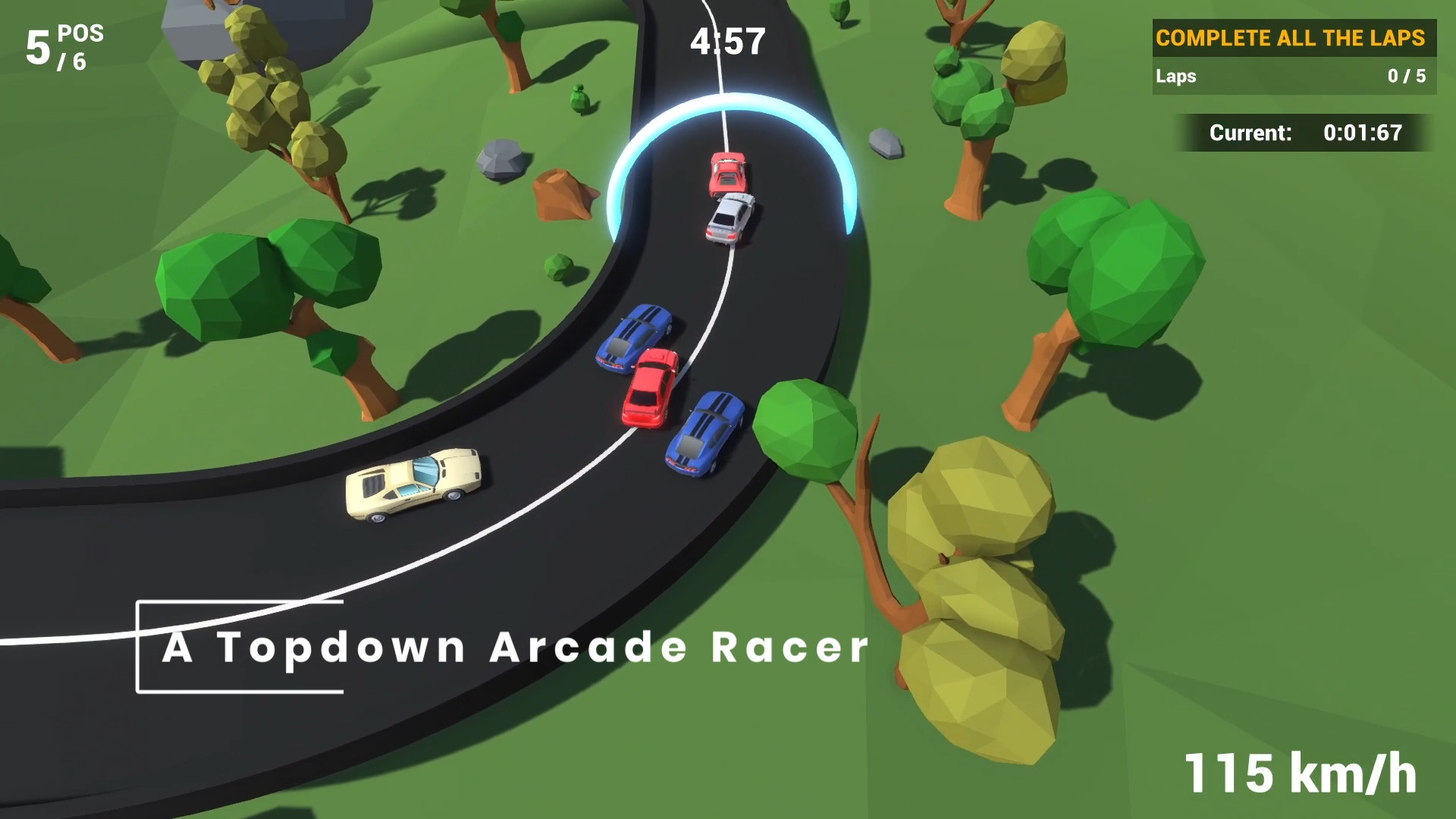Expand the COMPLETE ALL THE LAPS objective panel

tap(1291, 37)
